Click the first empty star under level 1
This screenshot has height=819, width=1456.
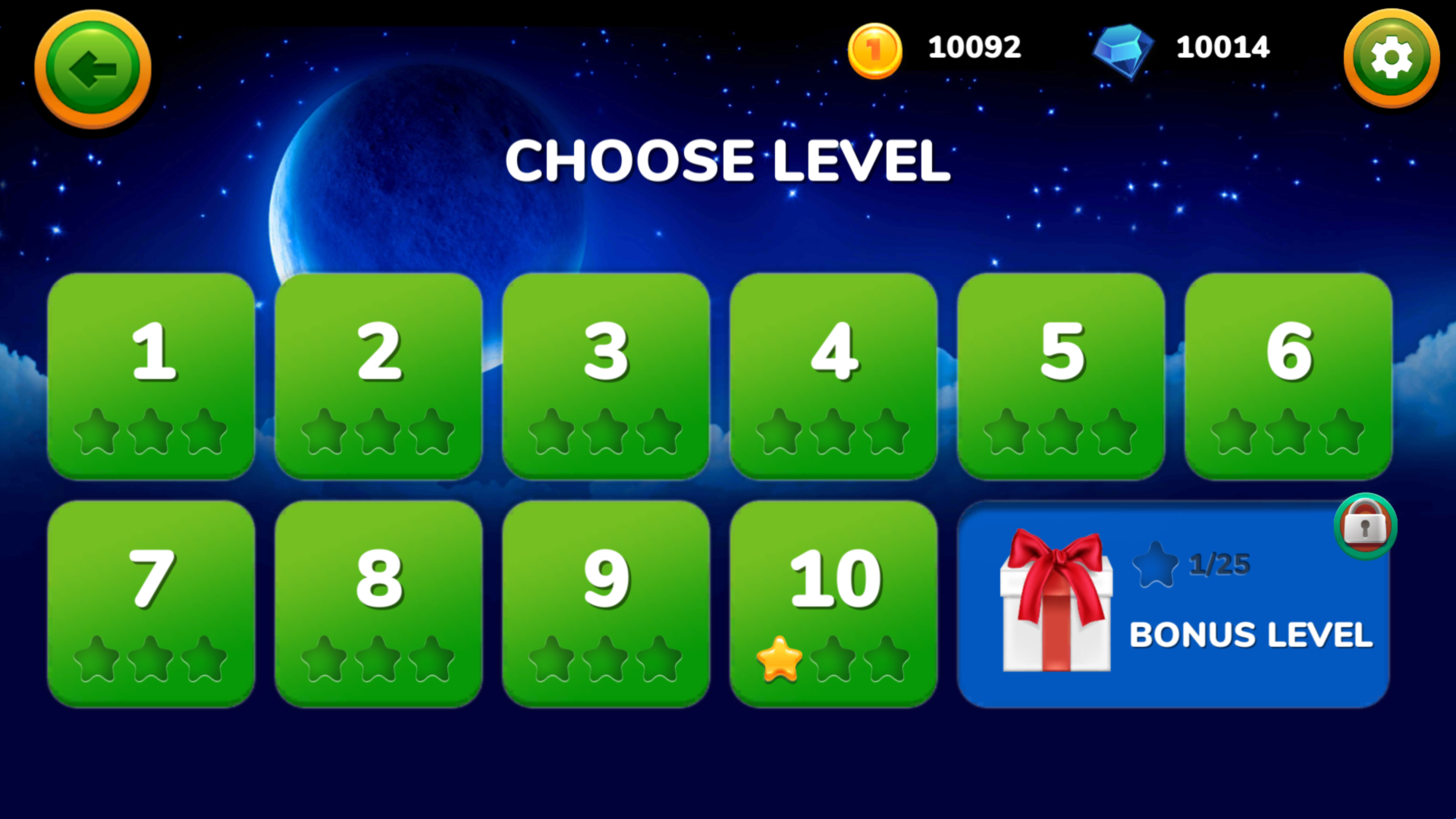click(98, 432)
